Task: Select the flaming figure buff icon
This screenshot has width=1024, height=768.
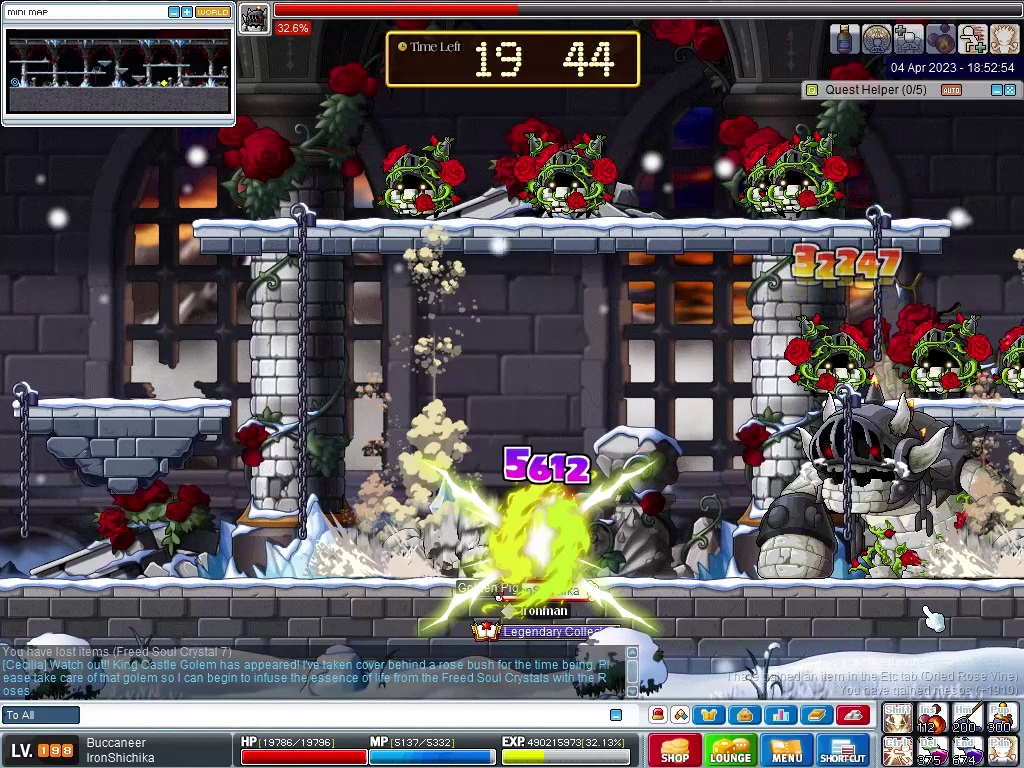Action: 1004,39
